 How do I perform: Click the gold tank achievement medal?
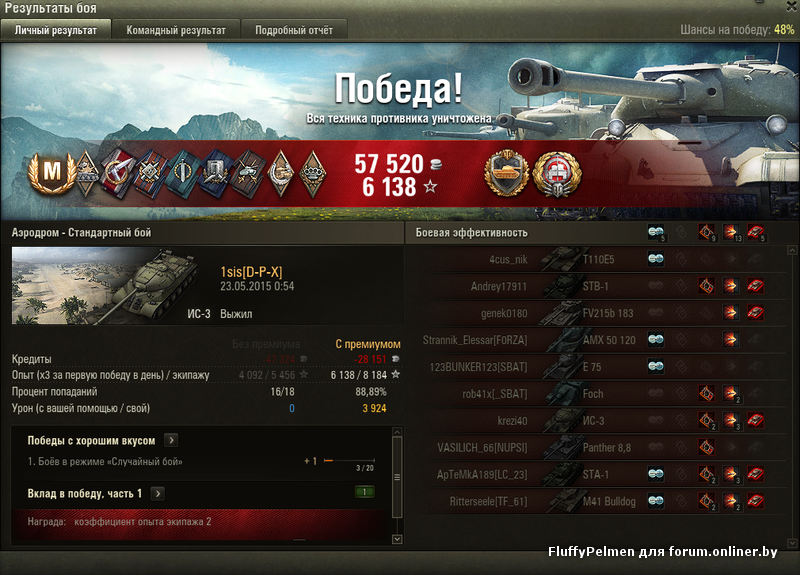coord(504,173)
